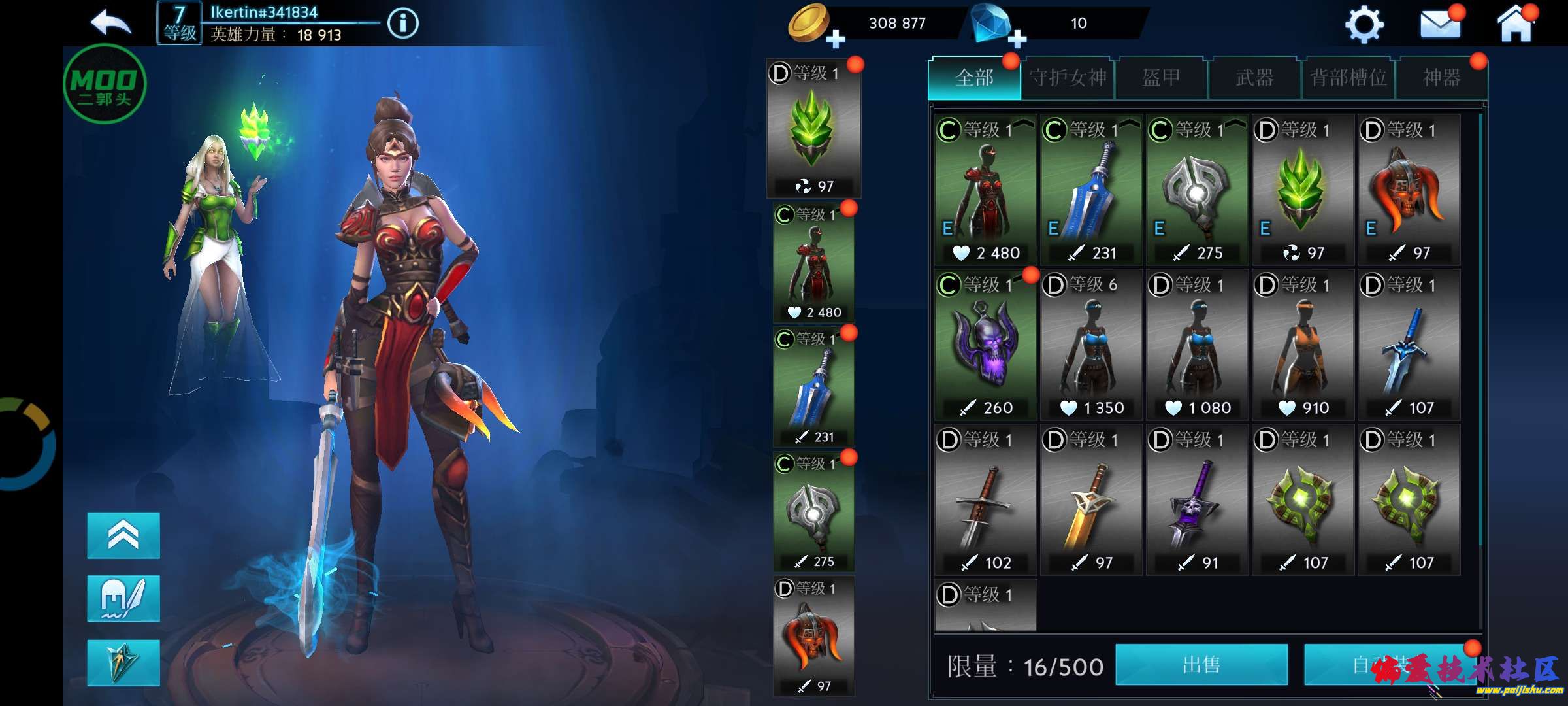Viewport: 1568px width, 706px height.
Task: Select the purple skull artifact with 260 attack
Action: point(985,345)
